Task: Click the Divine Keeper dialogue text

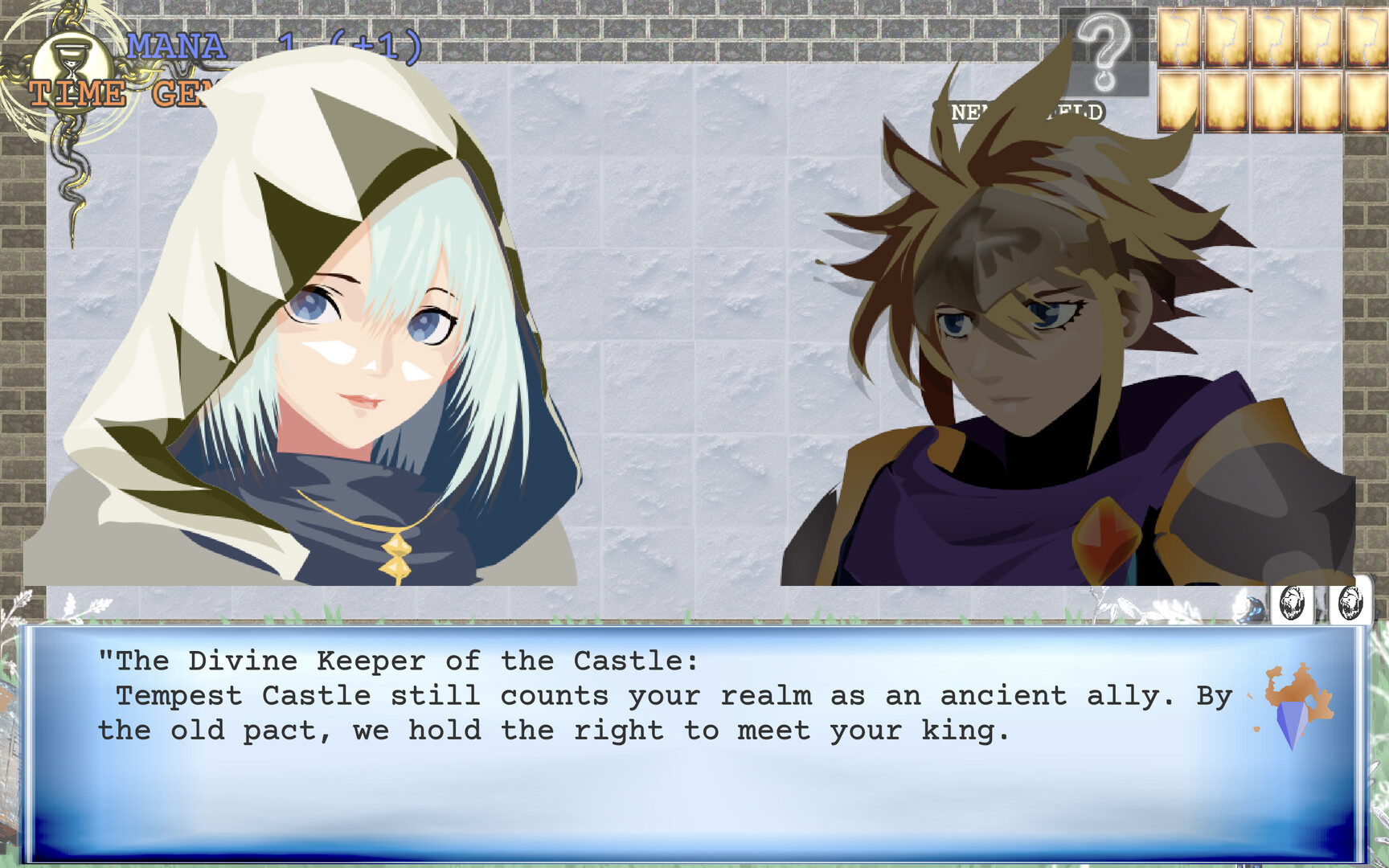Action: click(x=402, y=661)
